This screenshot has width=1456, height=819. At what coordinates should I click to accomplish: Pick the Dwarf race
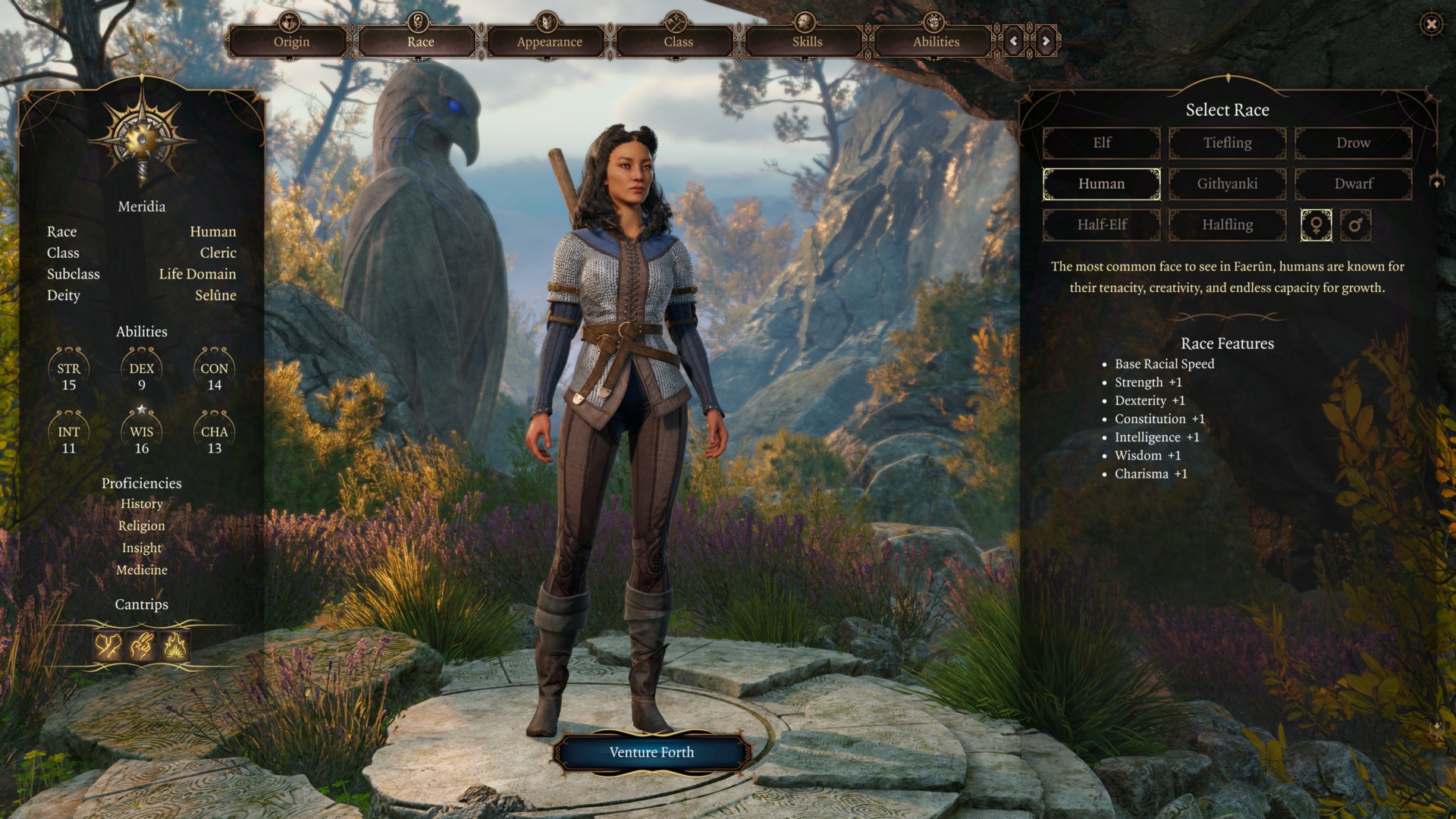[x=1353, y=184]
